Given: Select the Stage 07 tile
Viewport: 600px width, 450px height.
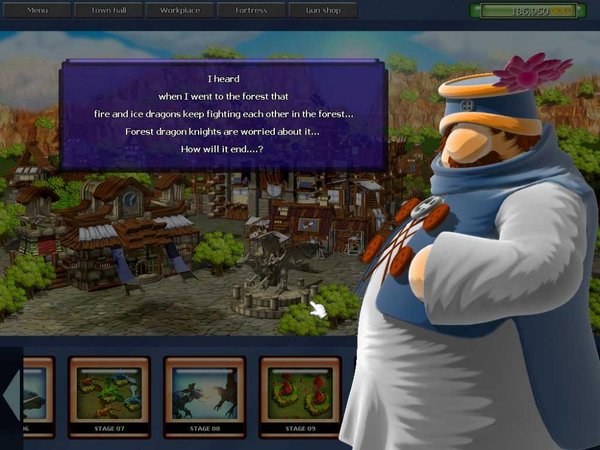Looking at the screenshot, I should click(x=109, y=396).
